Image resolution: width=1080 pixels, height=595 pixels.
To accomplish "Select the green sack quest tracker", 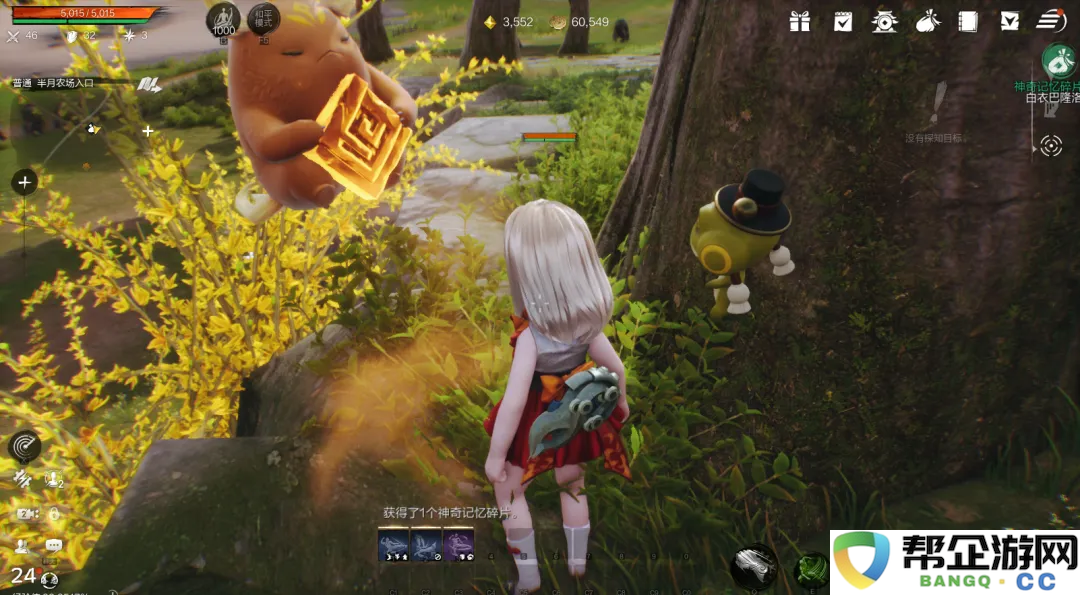I will click(1058, 61).
